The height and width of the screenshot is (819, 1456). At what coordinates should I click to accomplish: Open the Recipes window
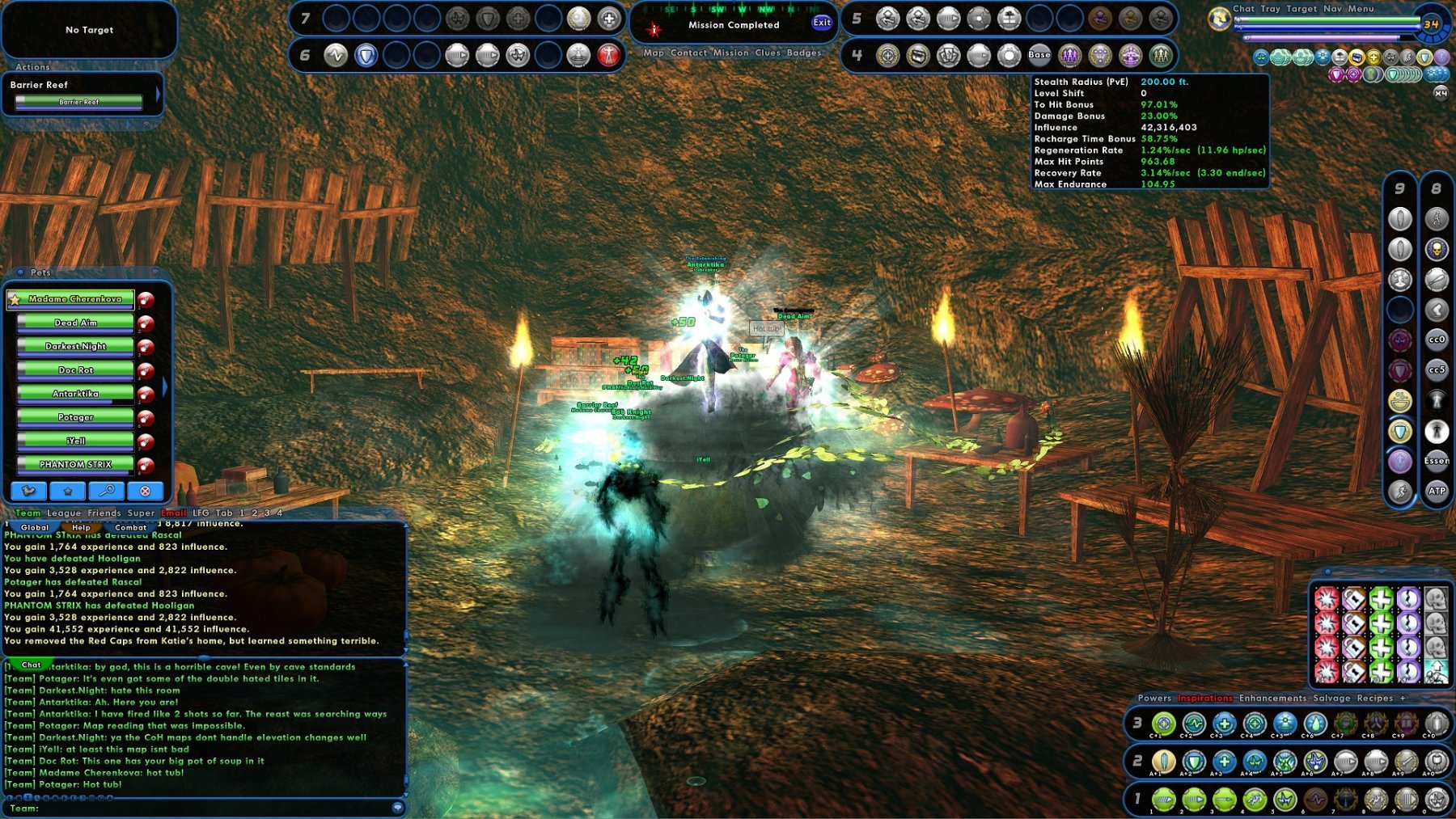1375,698
